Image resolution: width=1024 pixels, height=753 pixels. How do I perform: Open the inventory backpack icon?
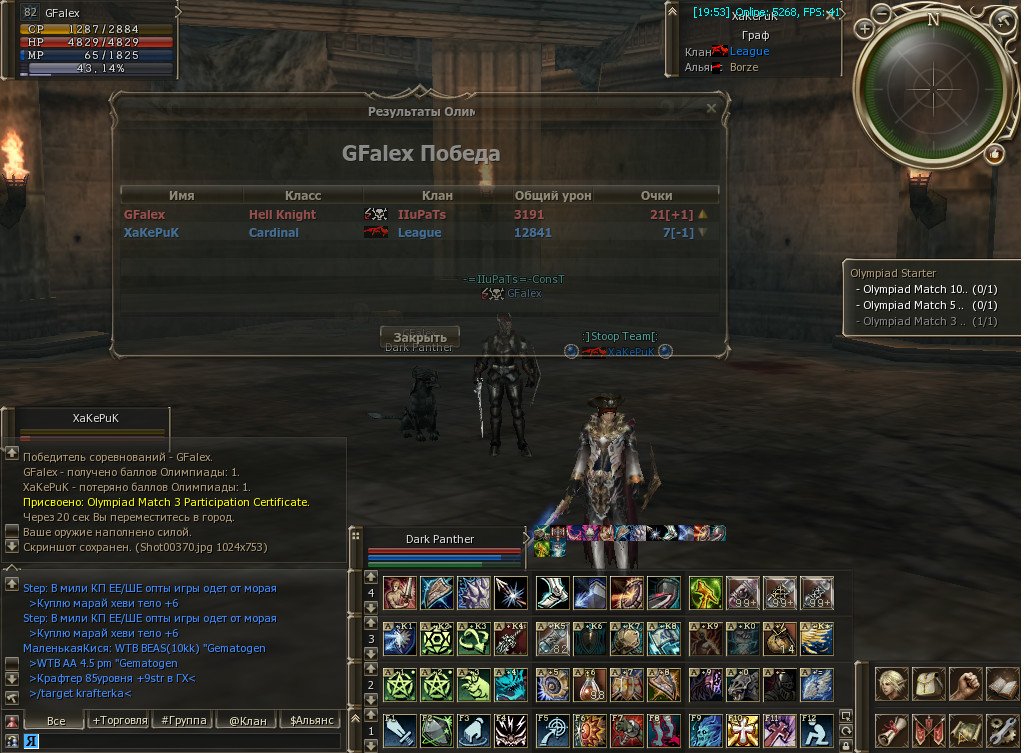click(x=929, y=684)
